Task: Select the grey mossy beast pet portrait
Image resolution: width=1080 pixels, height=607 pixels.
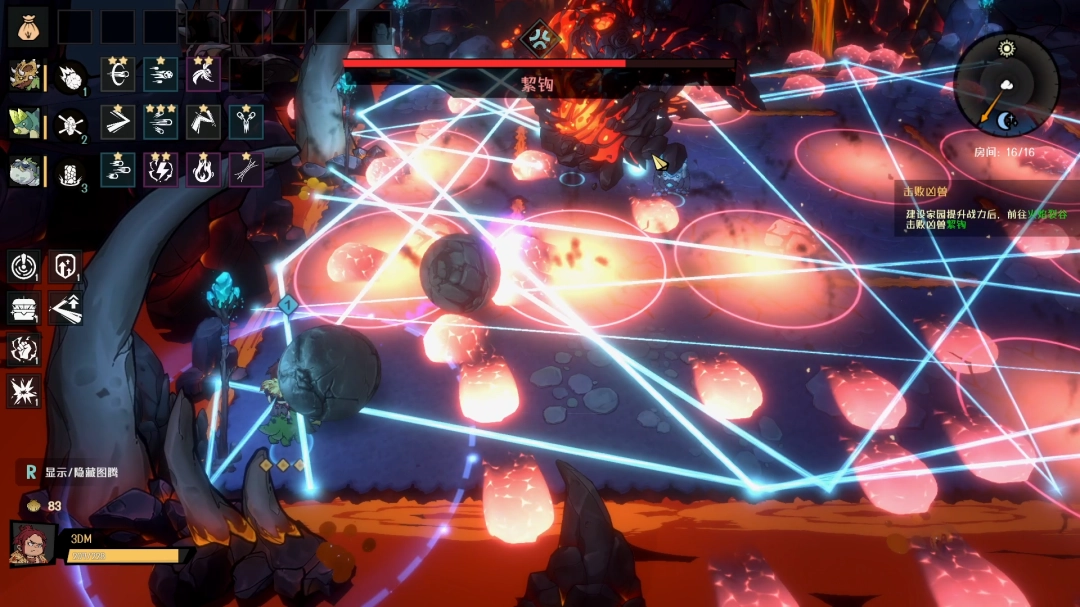Action: 24,170
